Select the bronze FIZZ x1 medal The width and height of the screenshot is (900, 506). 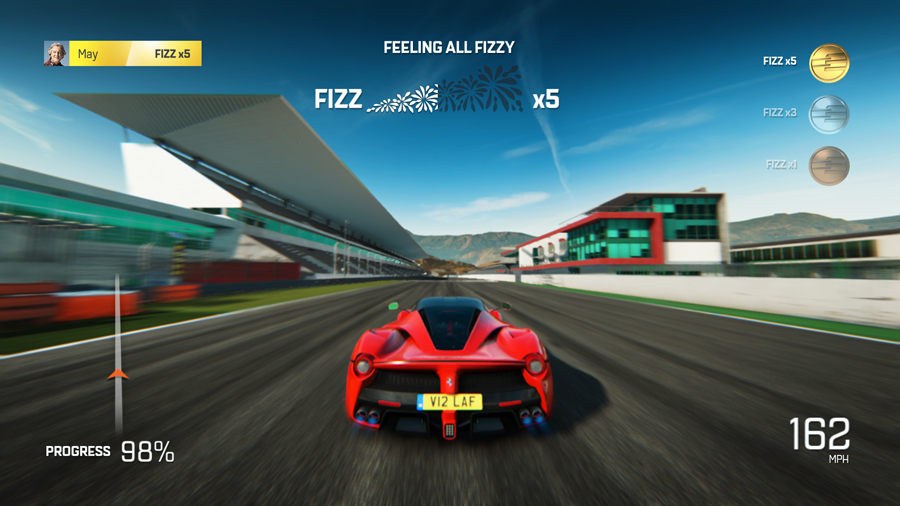pyautogui.click(x=828, y=166)
